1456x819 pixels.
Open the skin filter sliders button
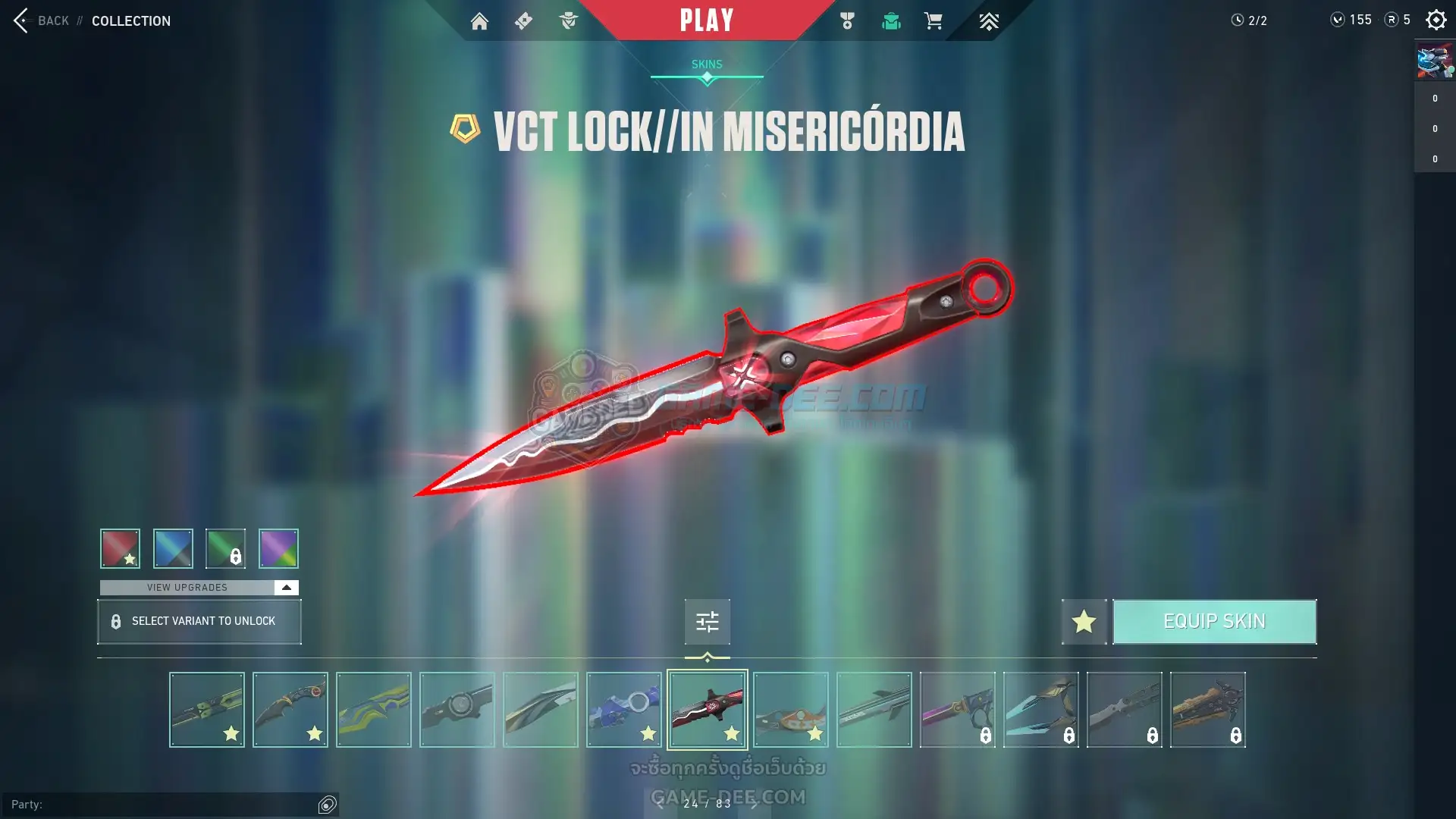coord(707,622)
